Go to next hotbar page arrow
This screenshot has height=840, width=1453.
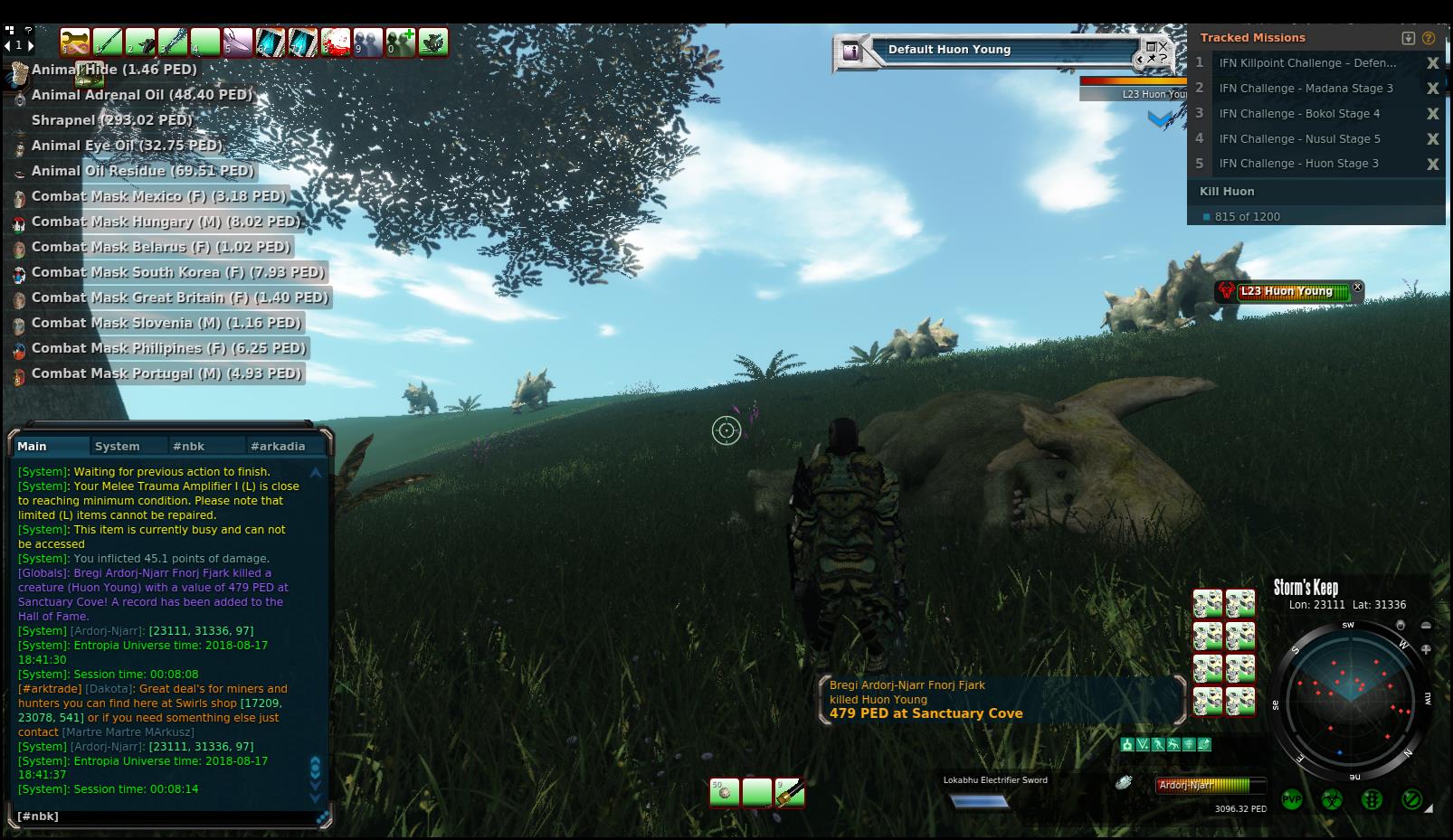click(31, 45)
